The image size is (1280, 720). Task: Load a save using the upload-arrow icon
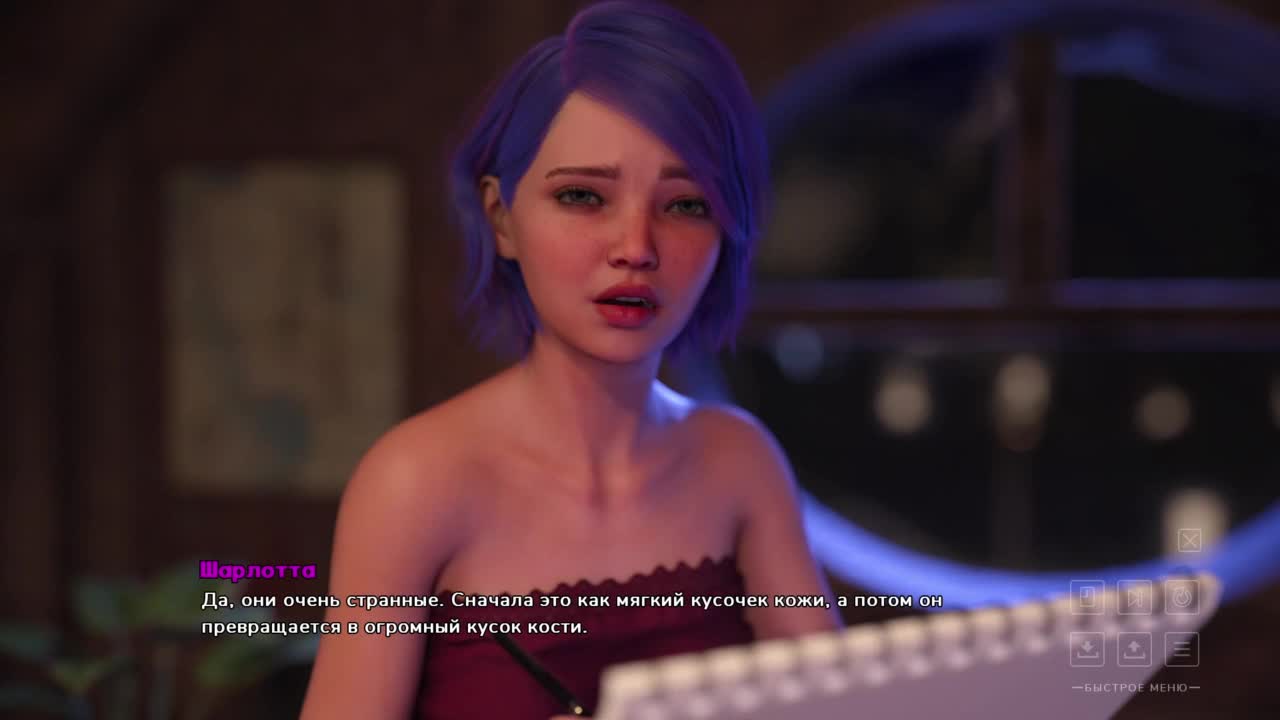click(1135, 649)
